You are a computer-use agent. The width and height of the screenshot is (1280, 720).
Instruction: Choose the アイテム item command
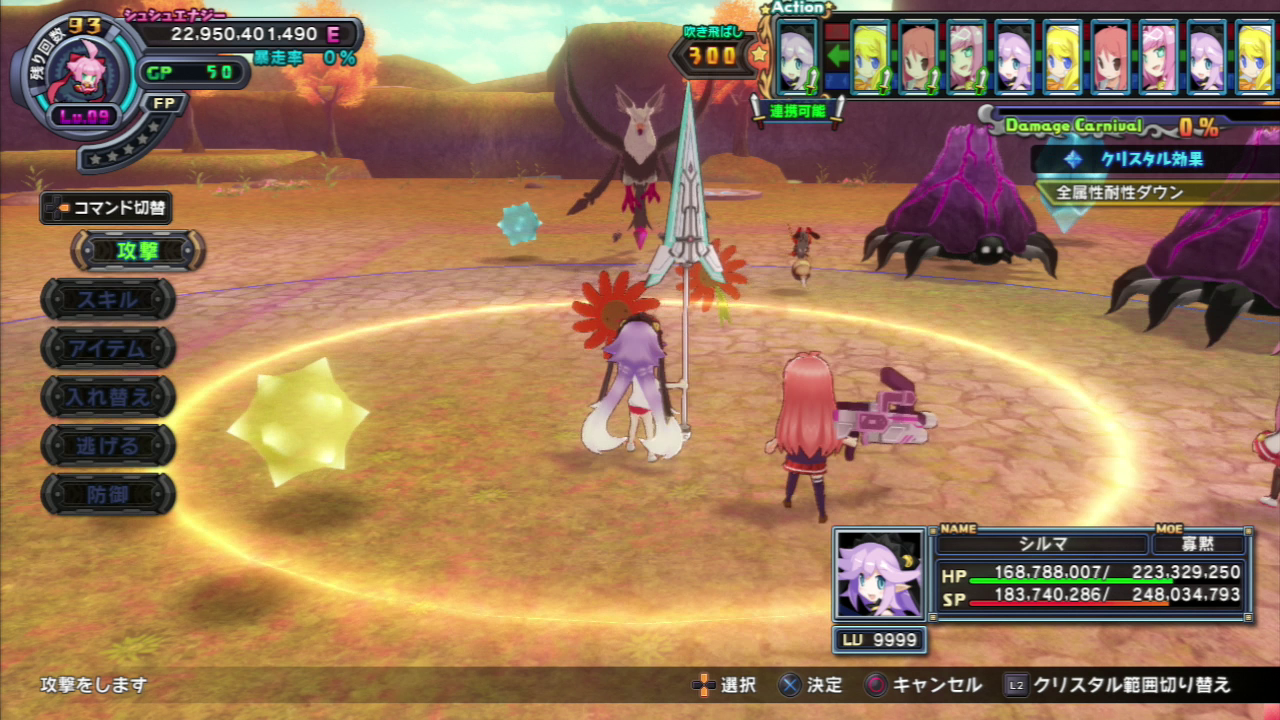click(108, 348)
